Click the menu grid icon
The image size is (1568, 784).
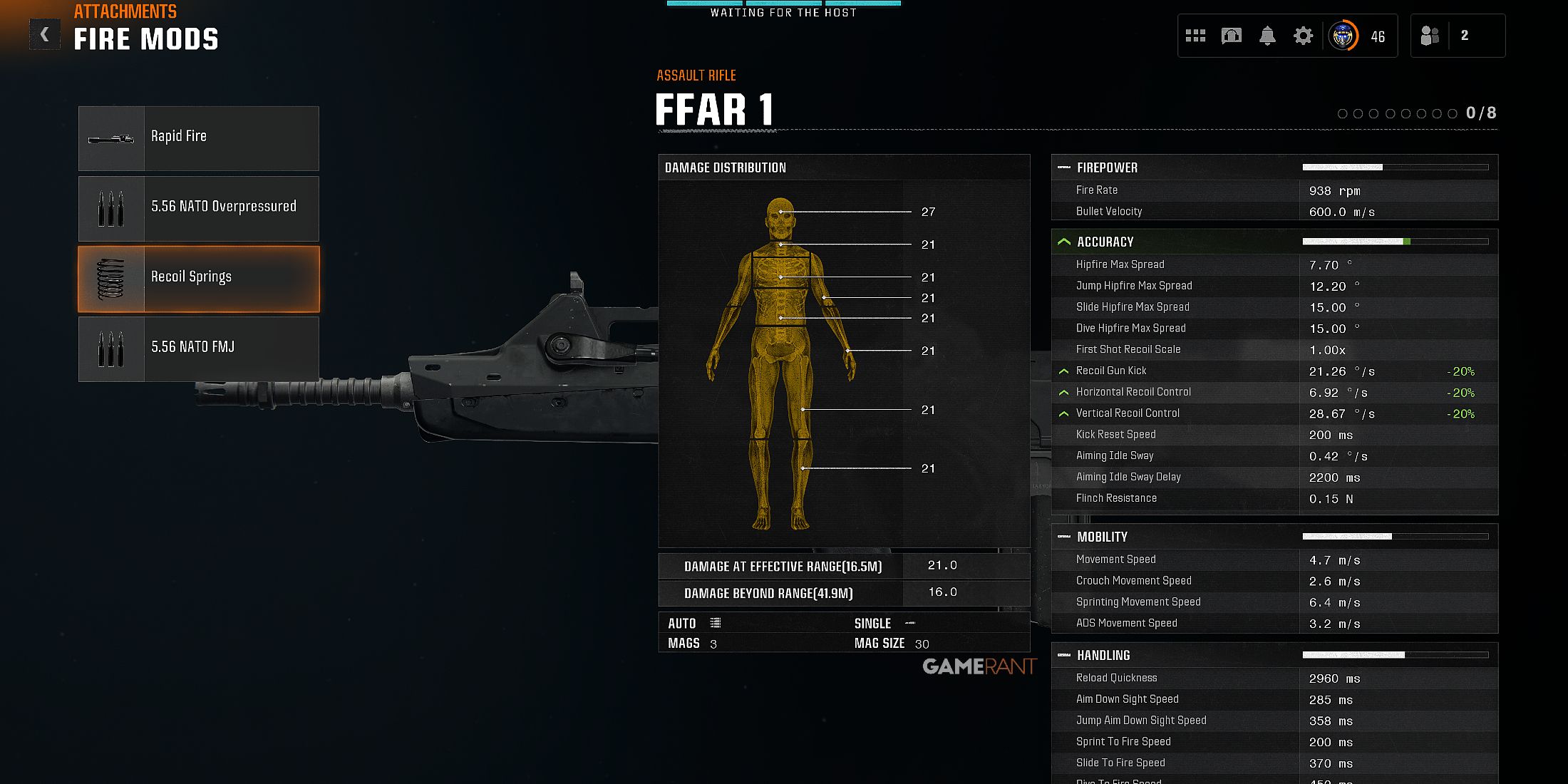tap(1195, 35)
